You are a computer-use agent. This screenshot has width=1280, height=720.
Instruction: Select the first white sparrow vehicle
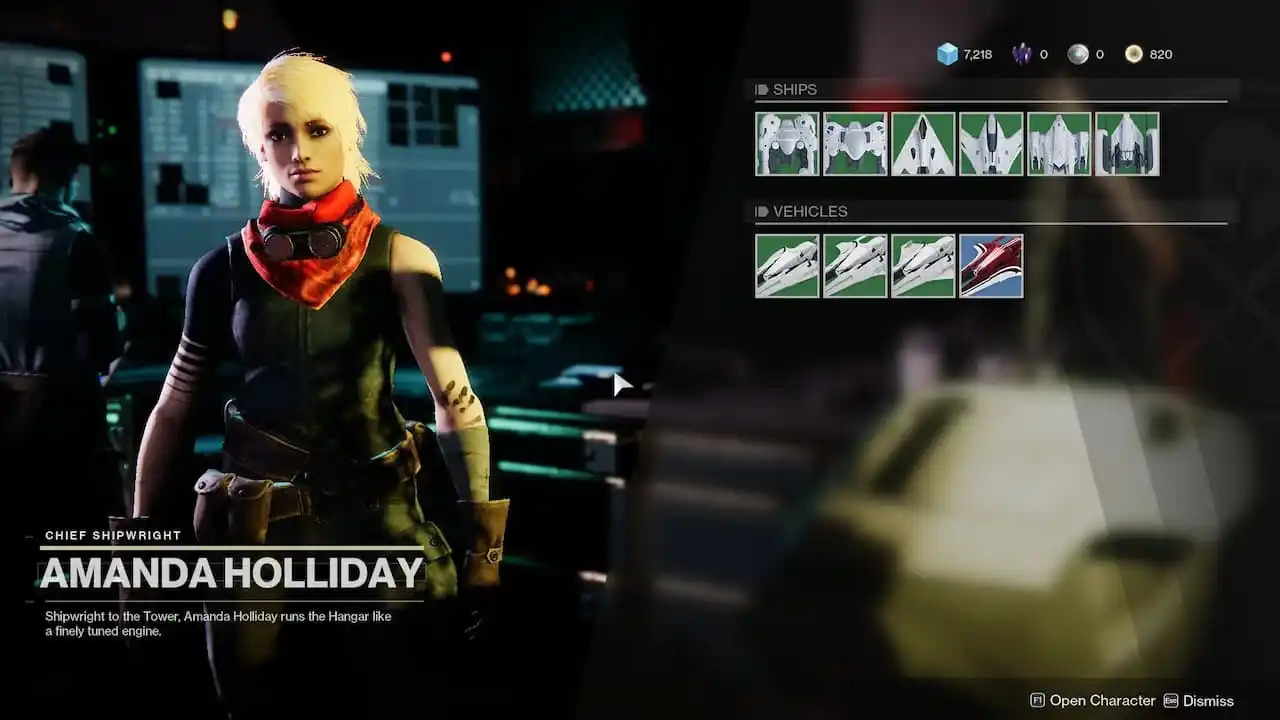[x=786, y=265]
